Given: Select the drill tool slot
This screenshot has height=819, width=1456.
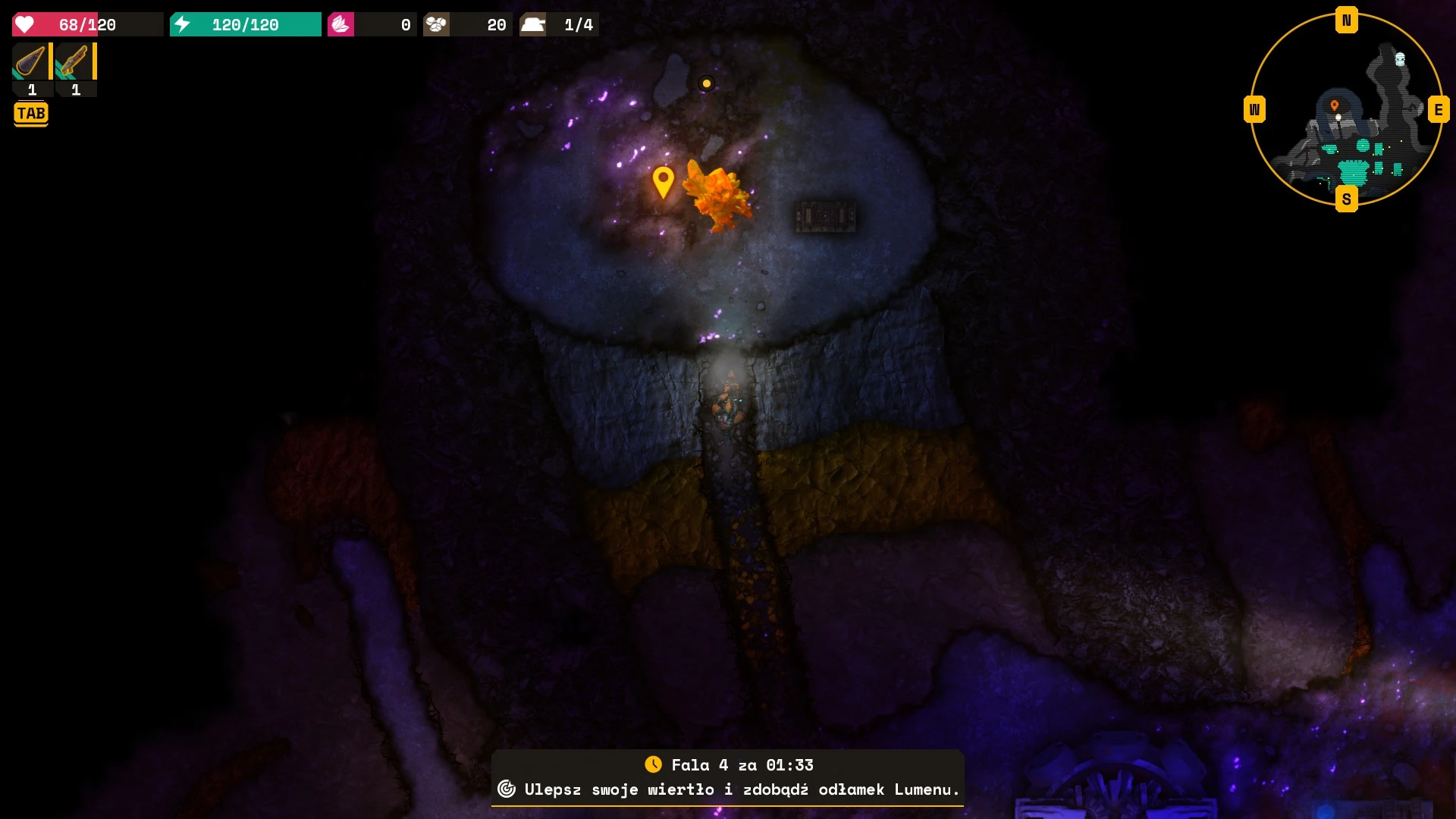Looking at the screenshot, I should pyautogui.click(x=30, y=61).
